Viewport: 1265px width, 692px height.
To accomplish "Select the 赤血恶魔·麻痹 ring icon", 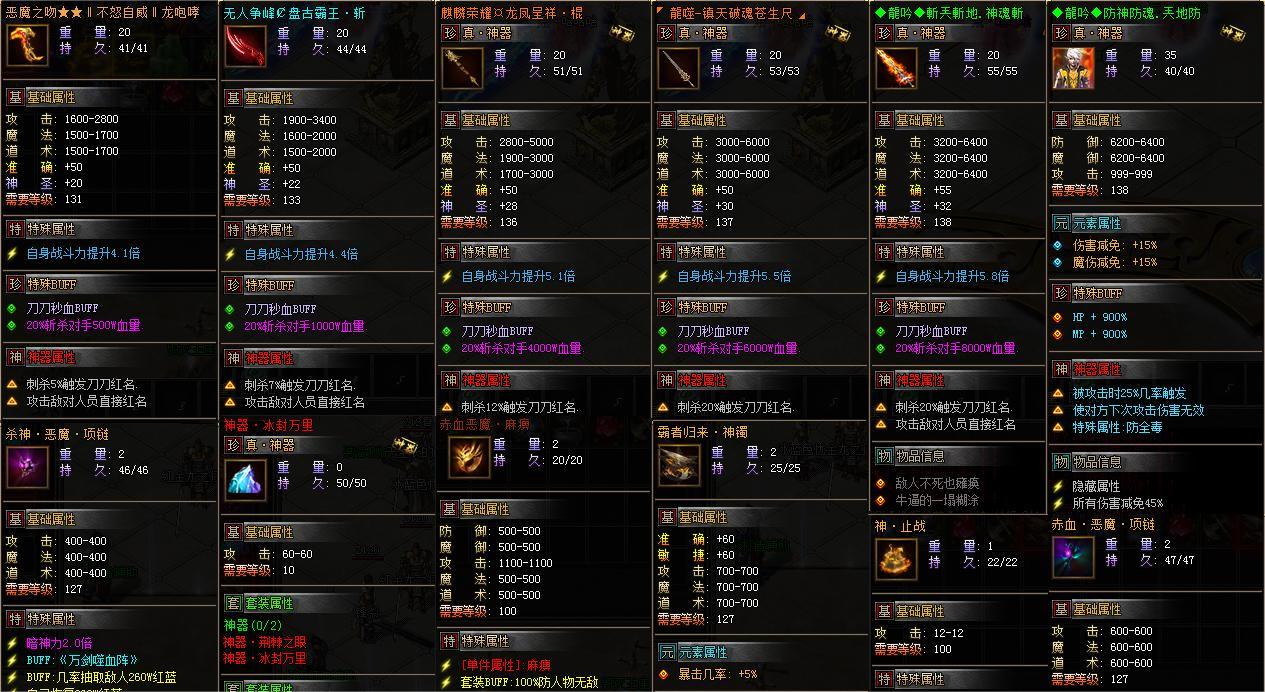I will [x=469, y=457].
